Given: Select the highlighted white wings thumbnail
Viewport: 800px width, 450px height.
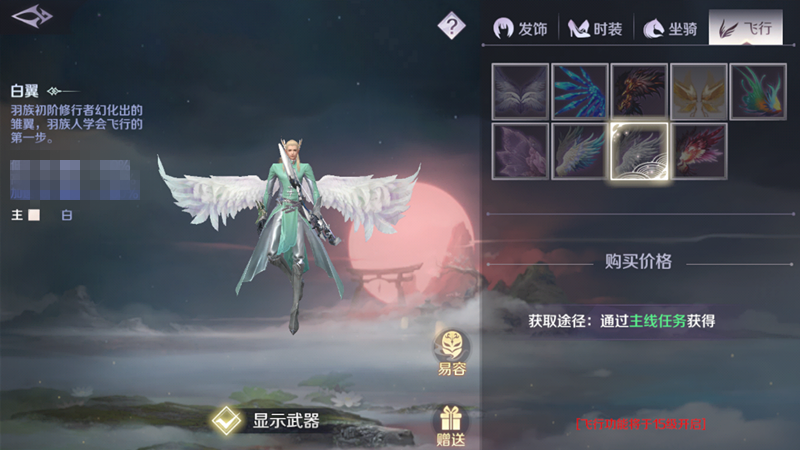Looking at the screenshot, I should pos(640,151).
